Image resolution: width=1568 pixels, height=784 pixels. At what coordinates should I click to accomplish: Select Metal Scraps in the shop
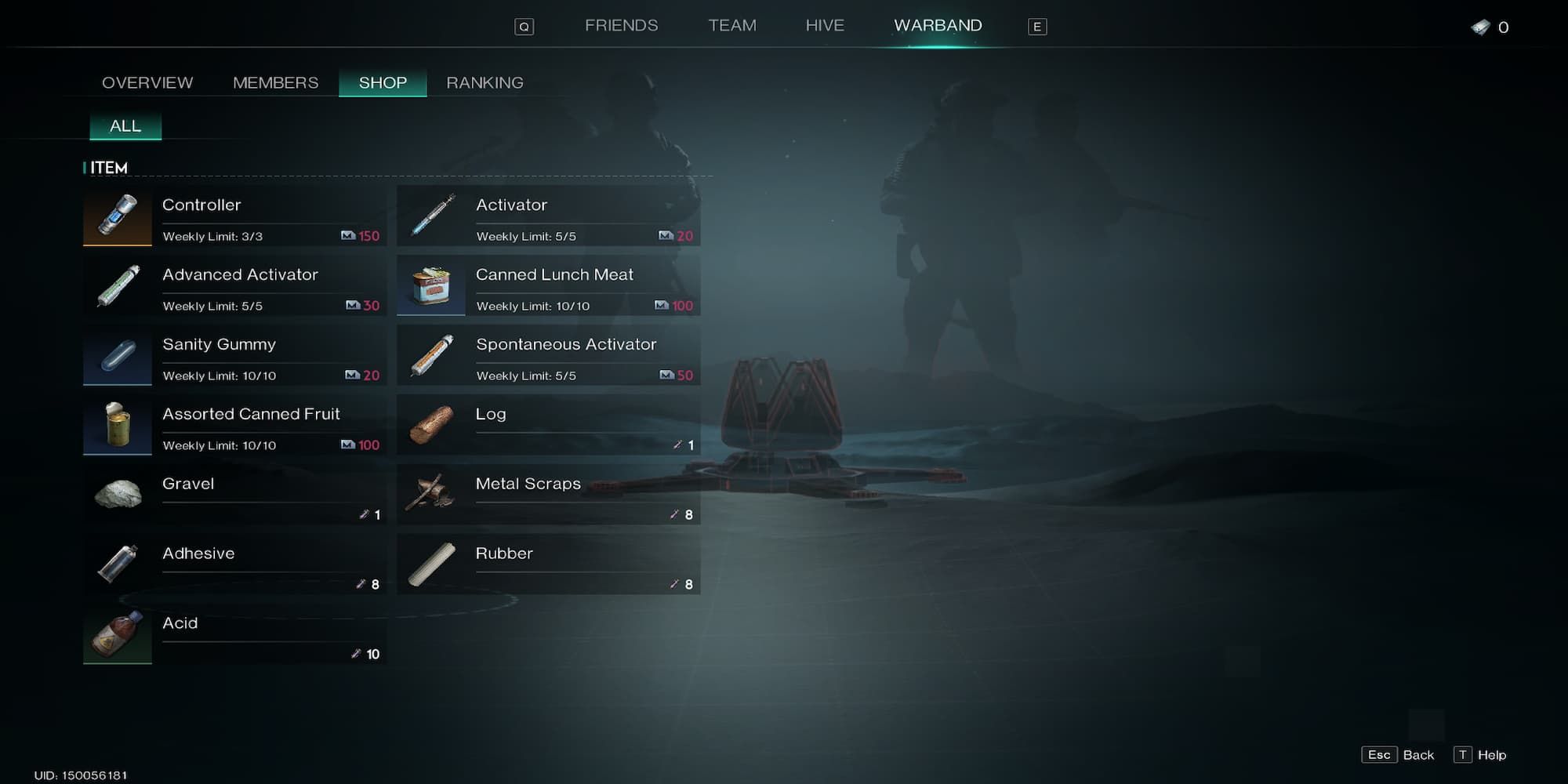pos(548,495)
